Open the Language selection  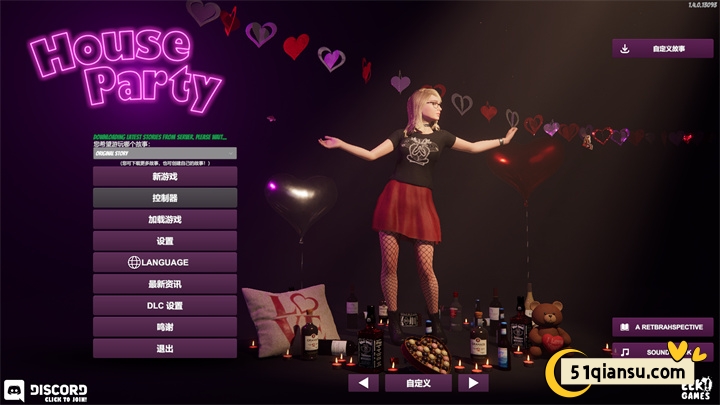[x=165, y=262]
